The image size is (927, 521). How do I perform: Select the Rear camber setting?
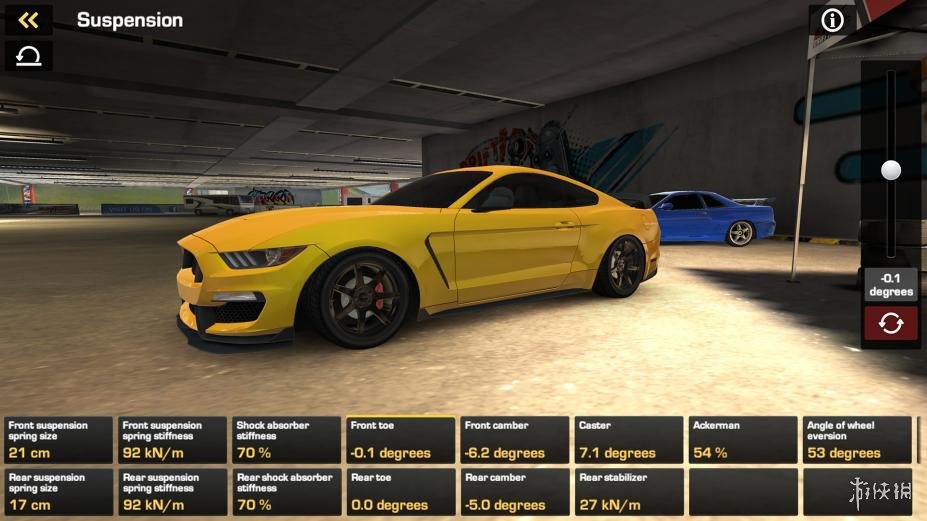click(x=515, y=492)
